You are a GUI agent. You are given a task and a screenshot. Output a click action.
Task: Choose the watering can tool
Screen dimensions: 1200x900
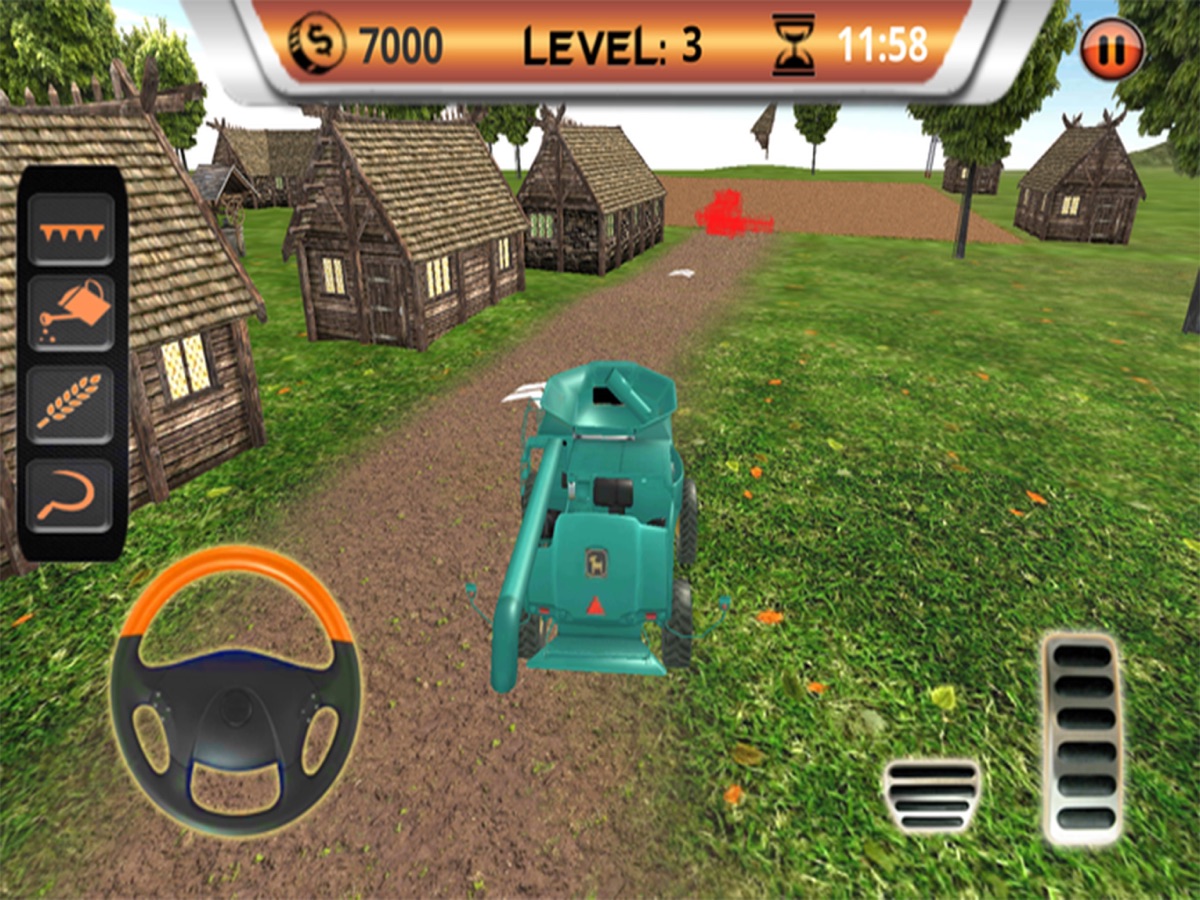pyautogui.click(x=71, y=312)
